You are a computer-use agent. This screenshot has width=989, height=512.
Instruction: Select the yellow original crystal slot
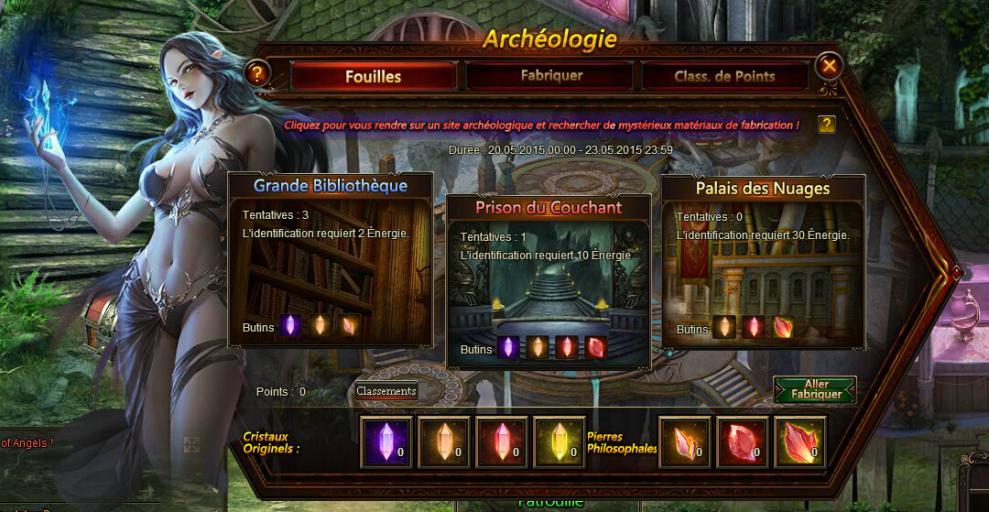tap(558, 441)
